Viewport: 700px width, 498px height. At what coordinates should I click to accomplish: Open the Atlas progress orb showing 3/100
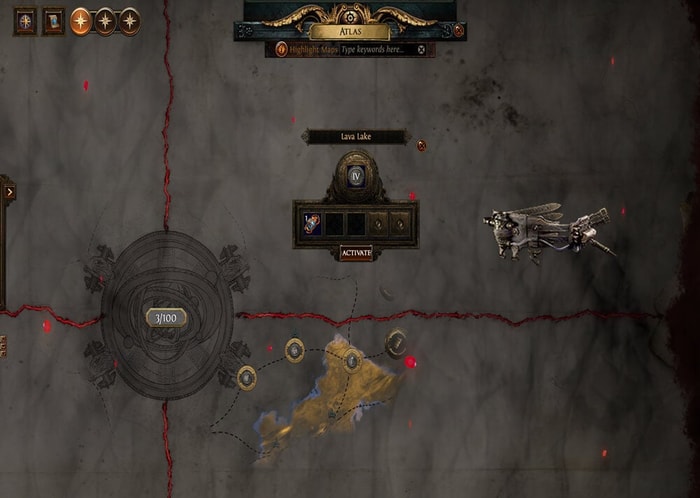click(x=166, y=318)
